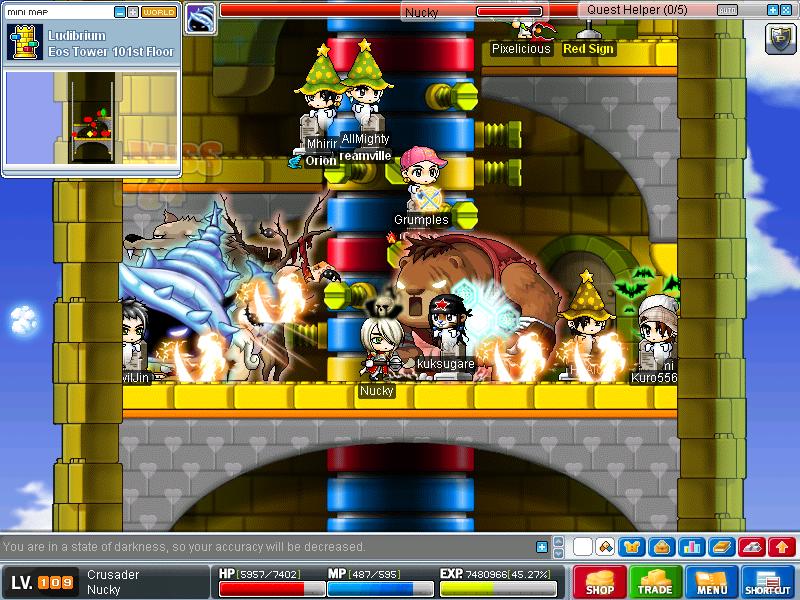800x600 pixels.
Task: Open the equipment shirt icon
Action: [x=632, y=547]
